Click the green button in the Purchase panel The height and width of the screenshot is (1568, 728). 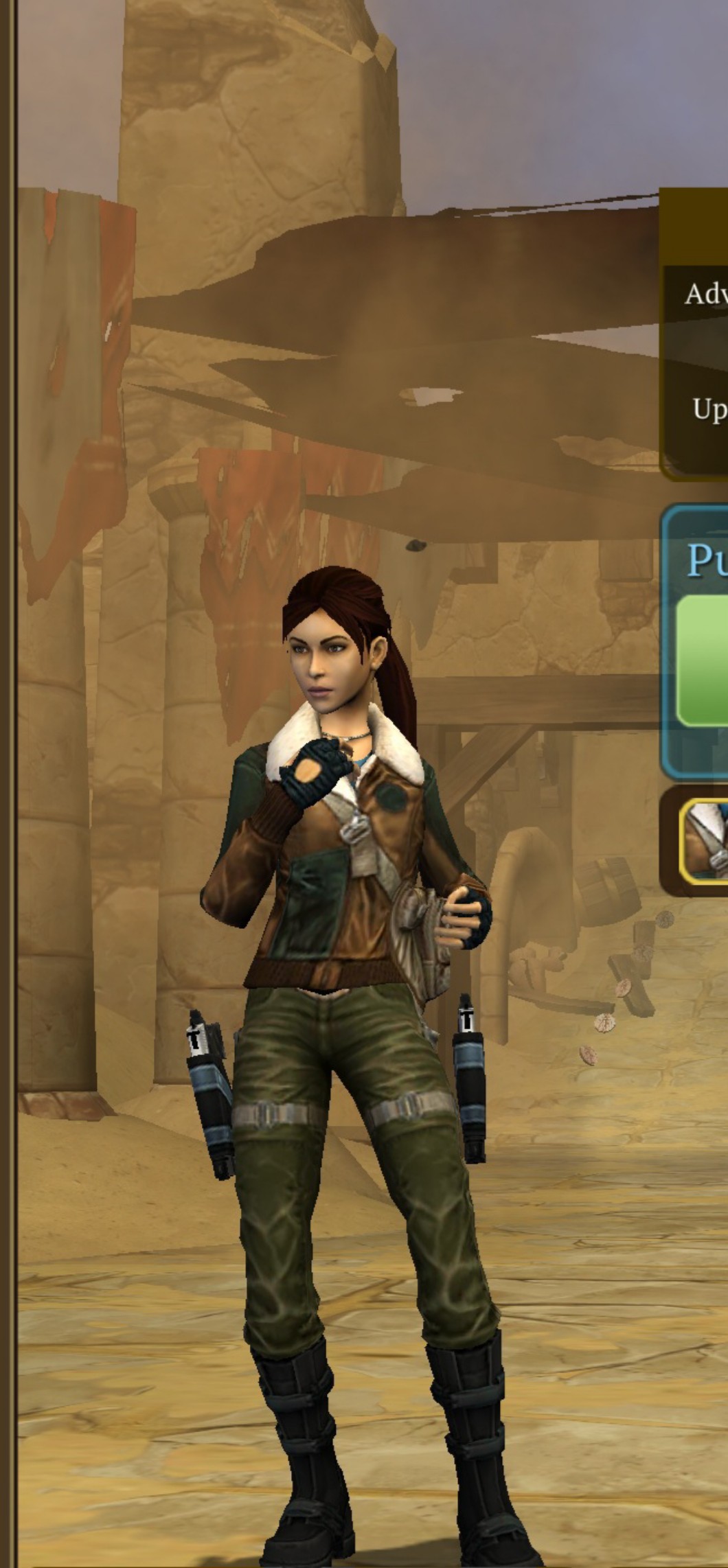click(703, 660)
